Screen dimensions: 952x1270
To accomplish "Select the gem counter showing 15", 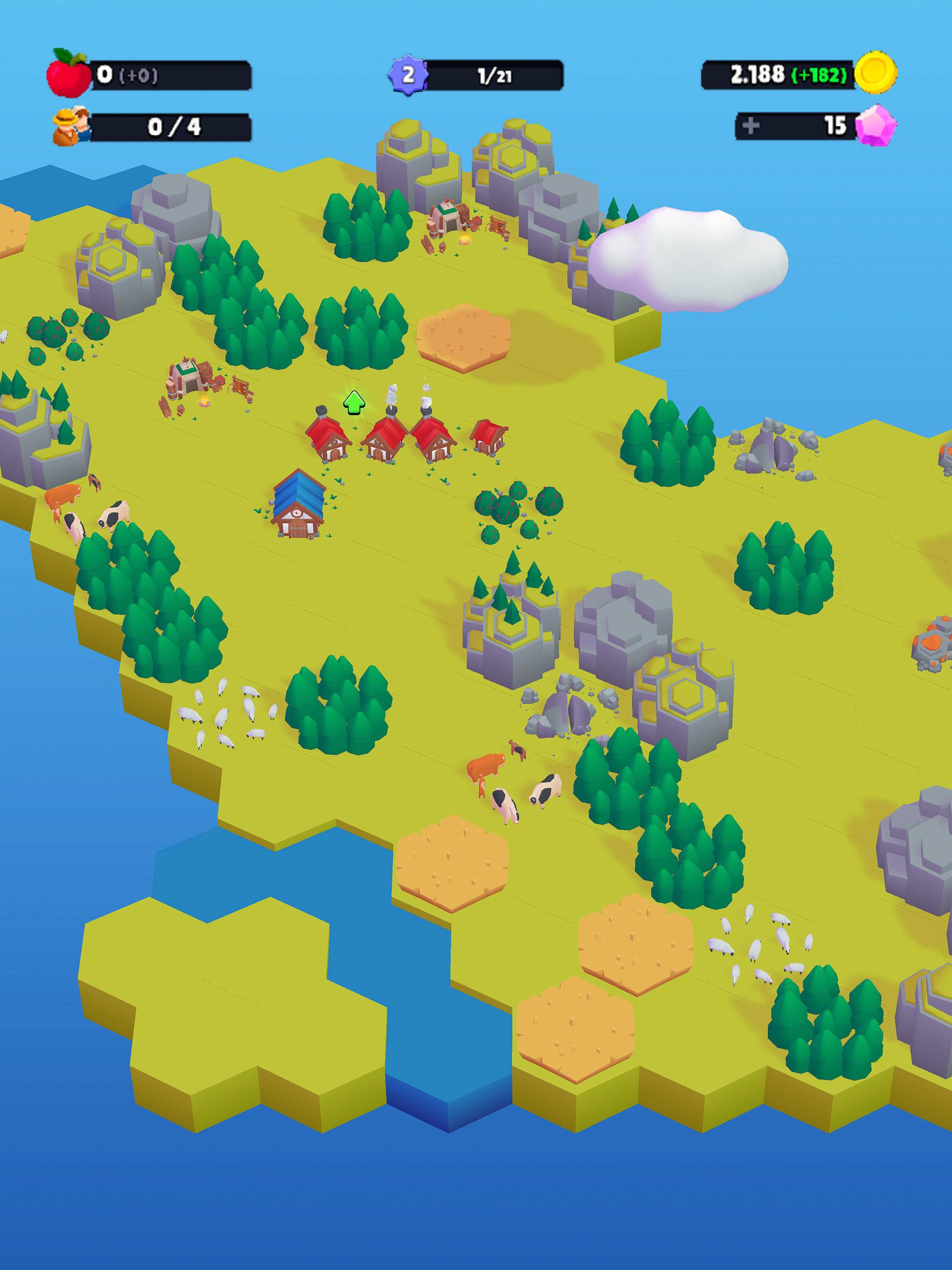I will click(835, 127).
